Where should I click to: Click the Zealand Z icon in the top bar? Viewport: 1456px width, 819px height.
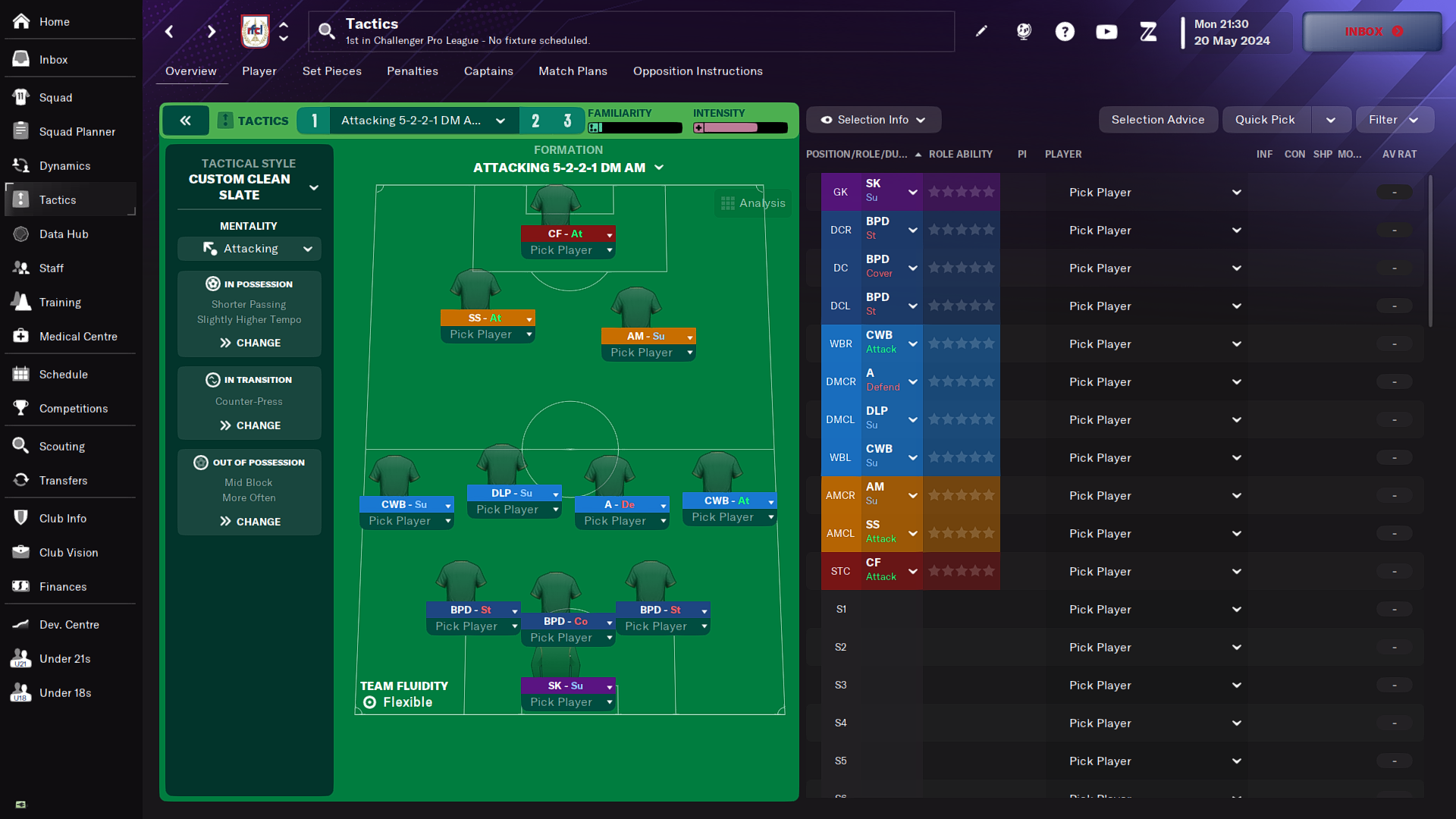click(x=1148, y=31)
